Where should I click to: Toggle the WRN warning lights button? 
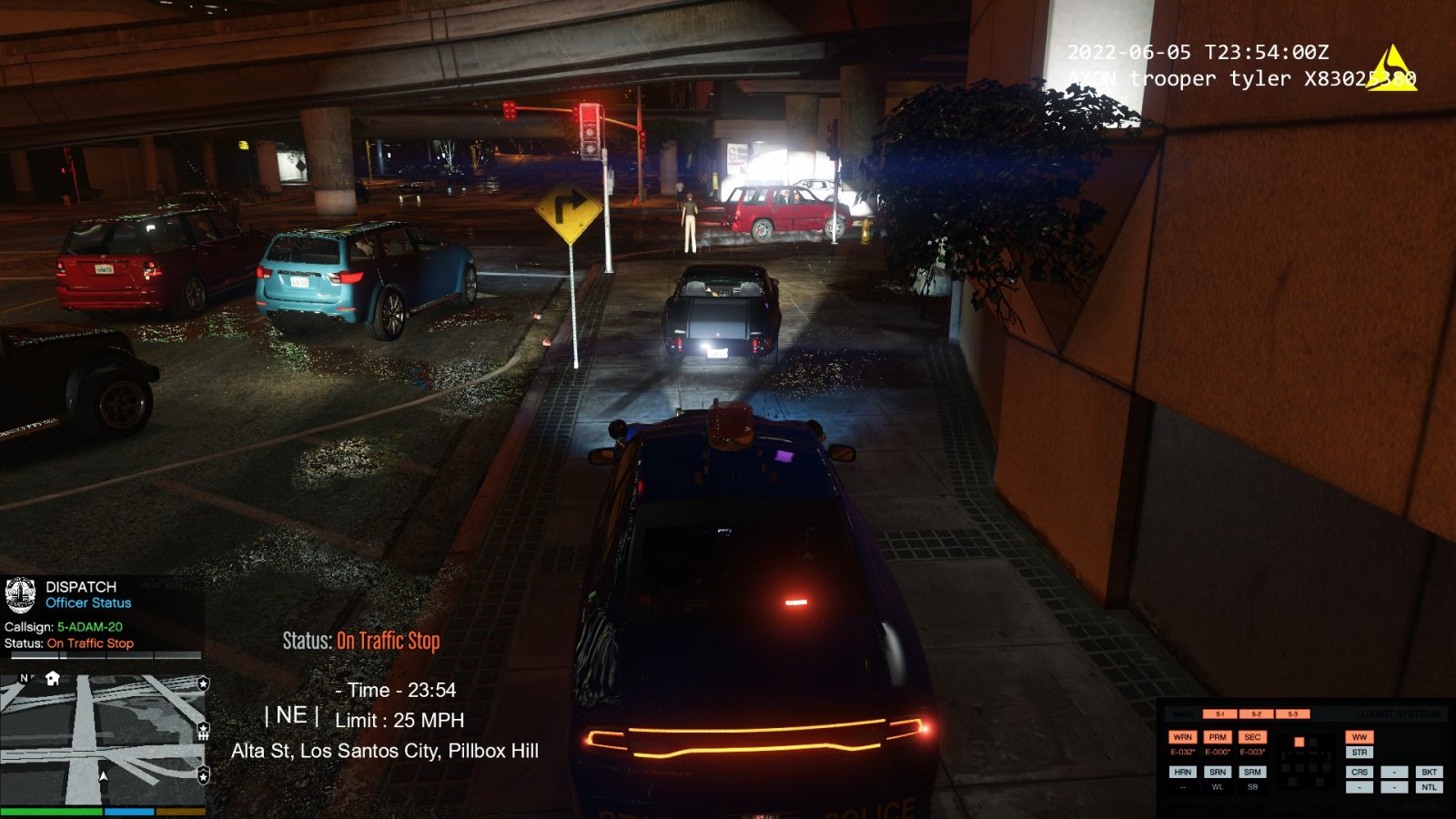(1182, 737)
